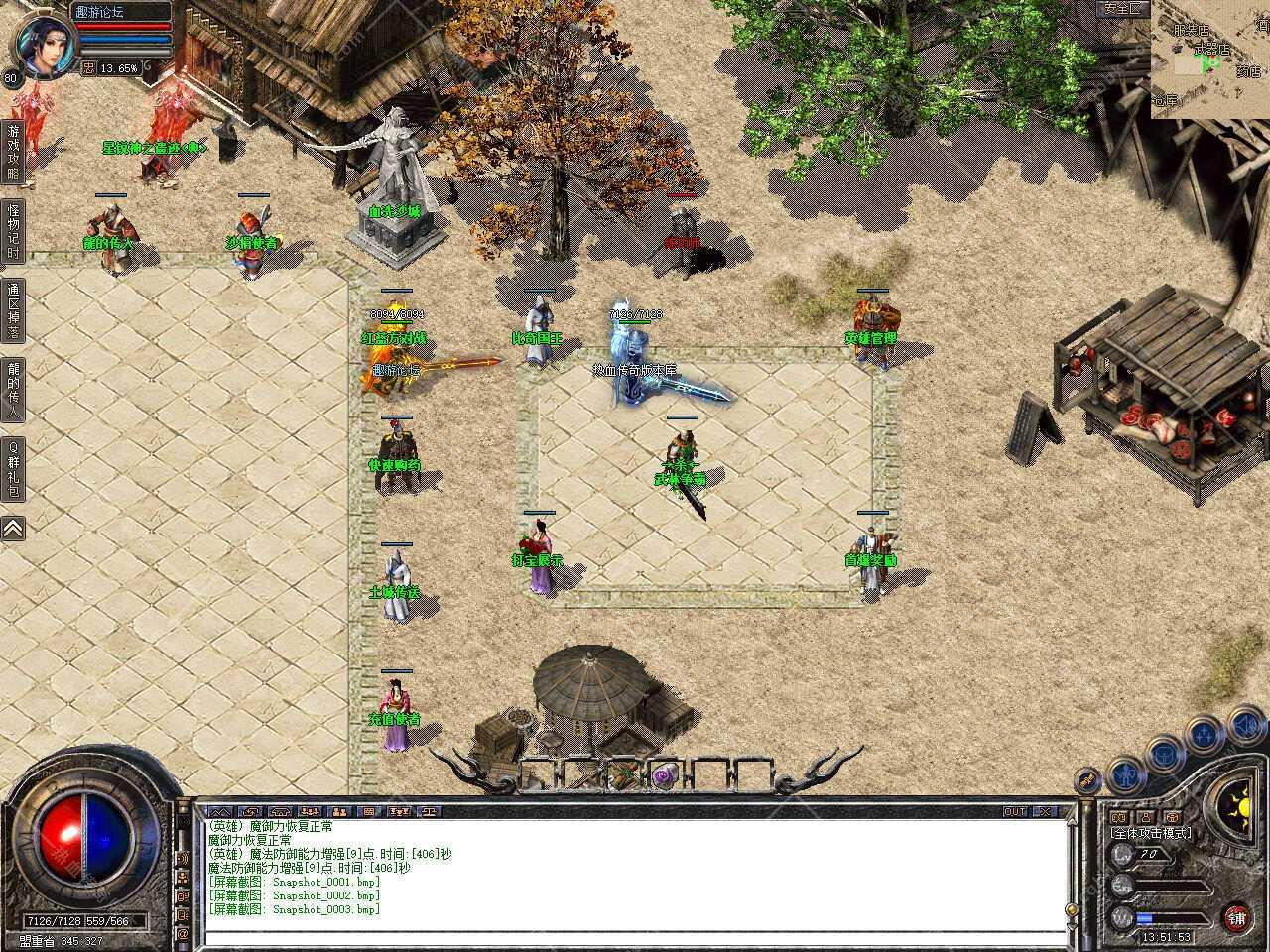Click the grid/package icon in the bottom toolbar

point(368,812)
